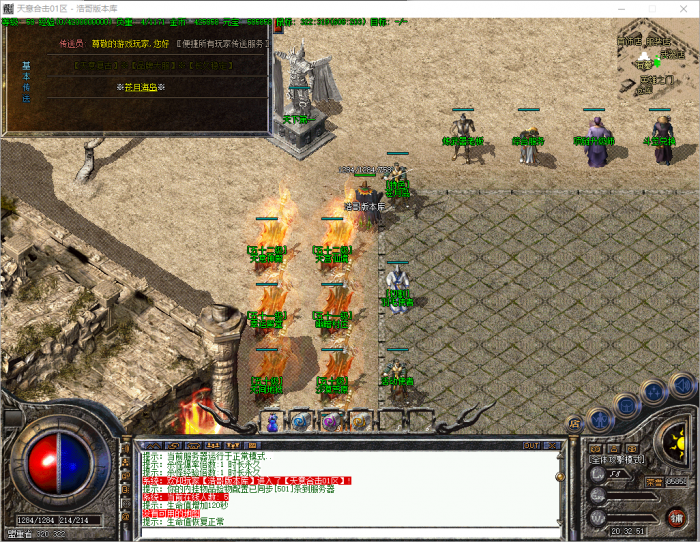
Task: Click the OUT button above the chat
Action: click(x=531, y=444)
